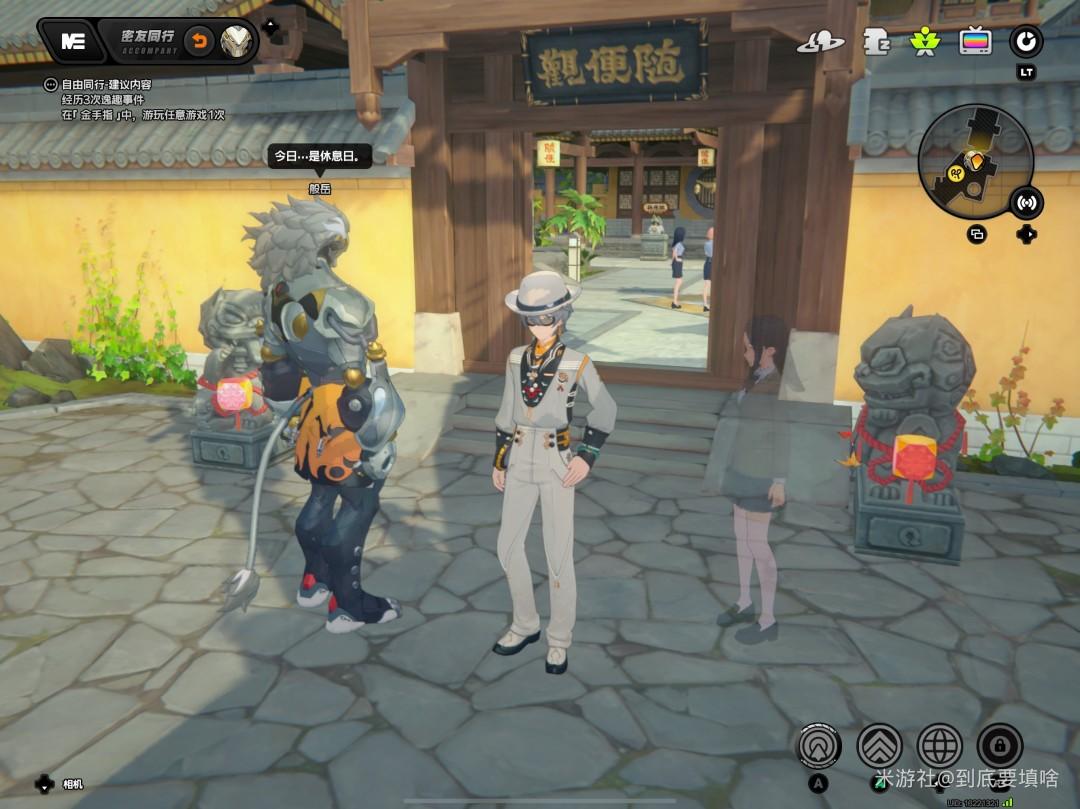Click the padlock button

(999, 745)
